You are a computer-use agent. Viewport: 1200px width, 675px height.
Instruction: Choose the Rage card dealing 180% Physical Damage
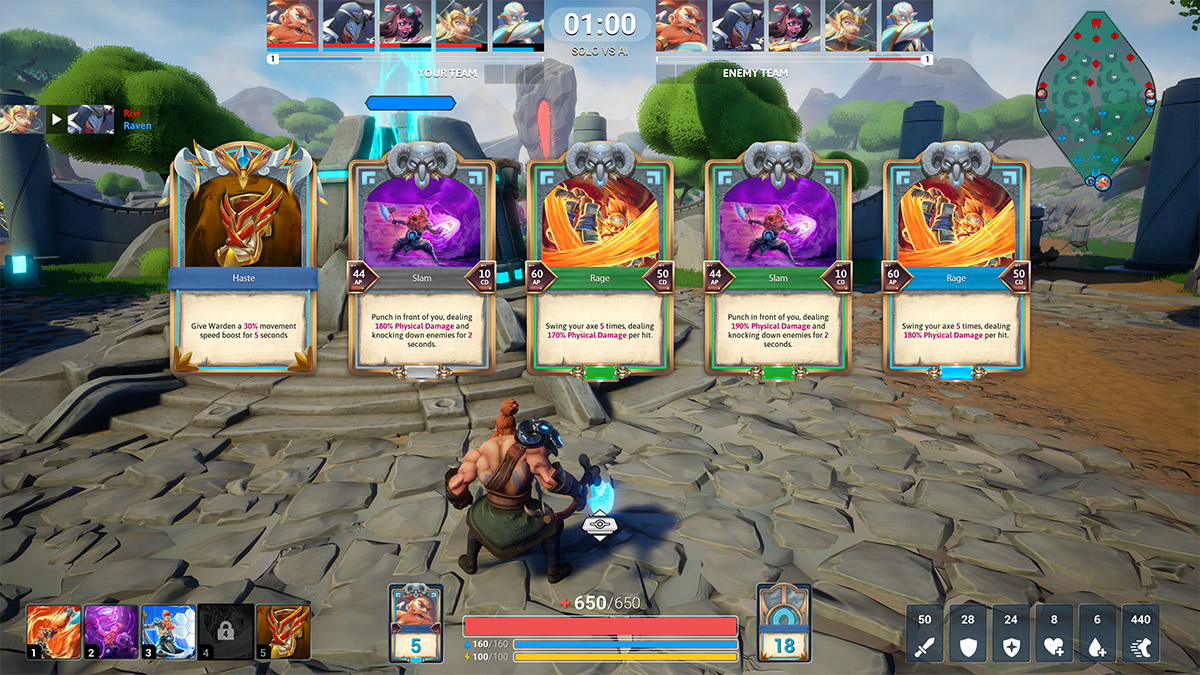point(956,265)
